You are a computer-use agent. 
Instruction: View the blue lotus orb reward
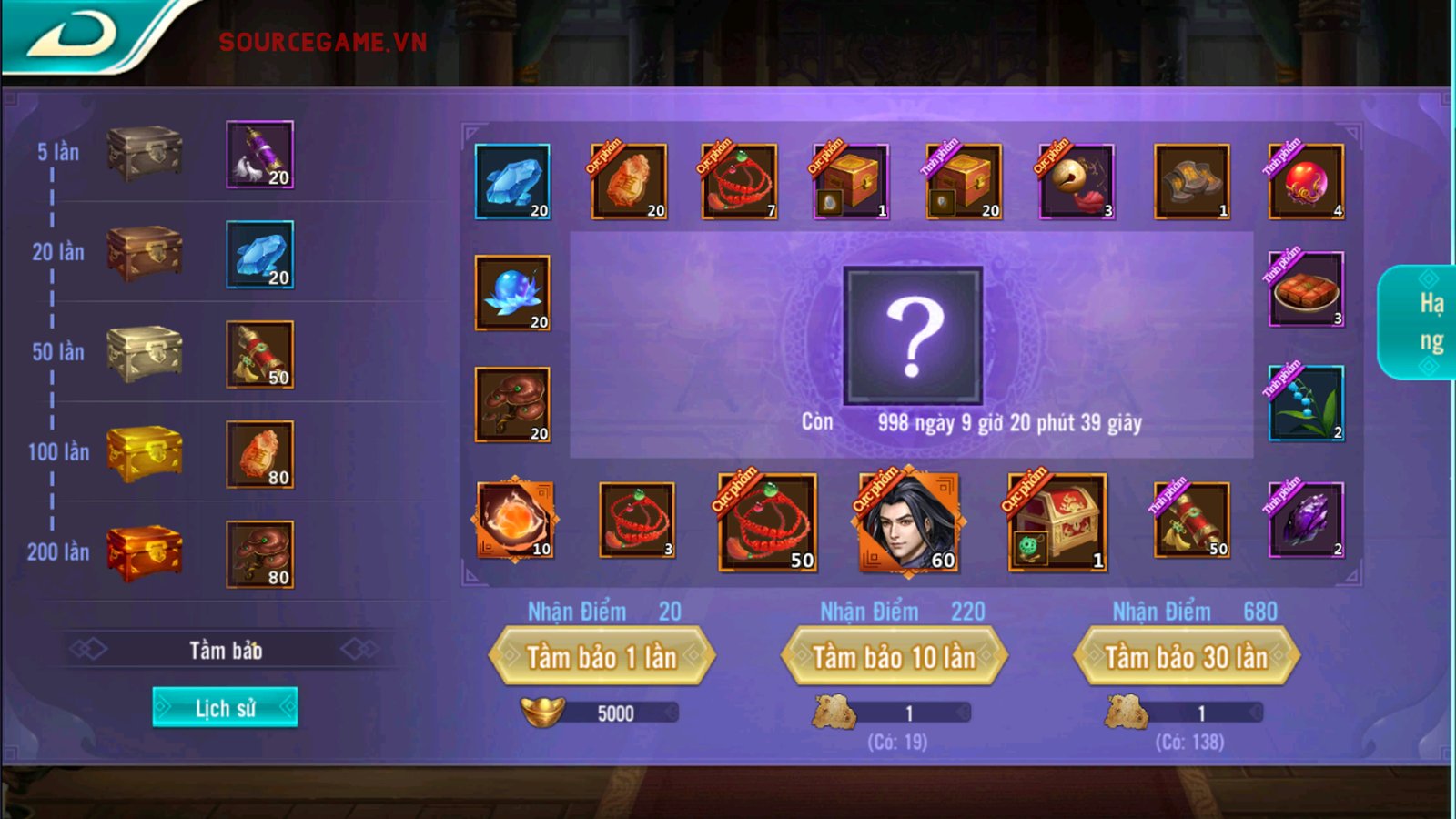pos(512,292)
